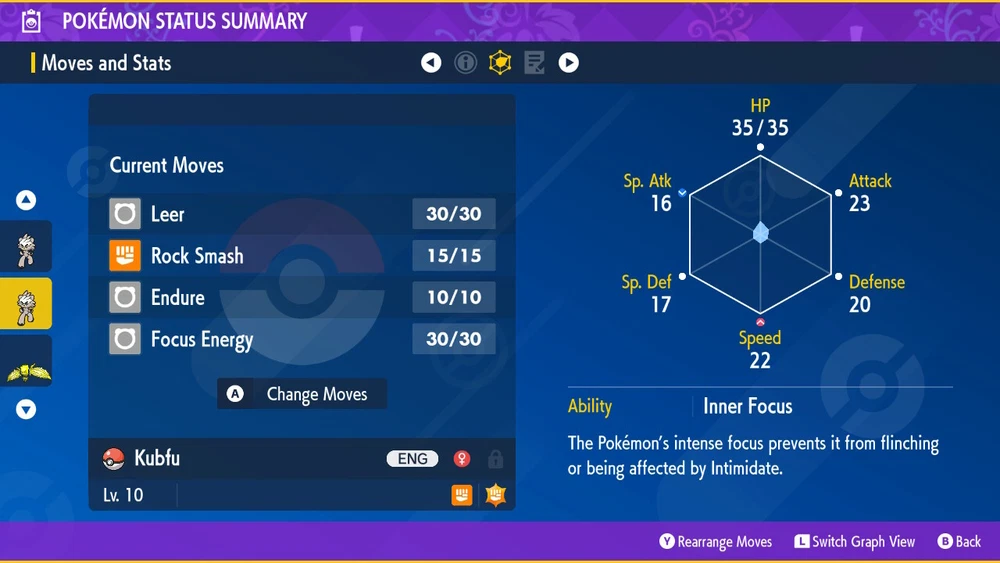1000x563 pixels.
Task: Pick the Focus Energy move
Action: click(302, 340)
